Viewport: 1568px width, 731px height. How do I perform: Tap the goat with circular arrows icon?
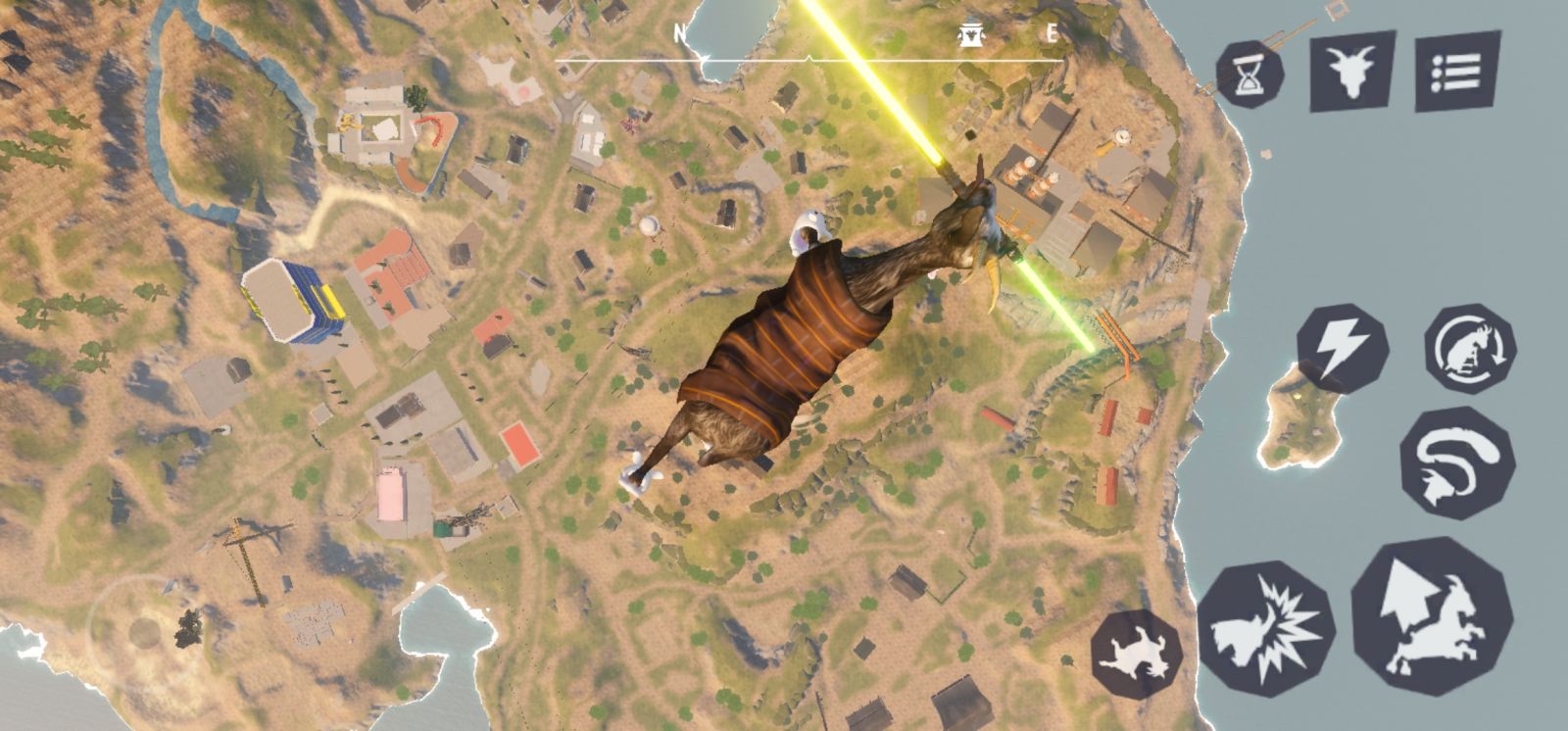pos(1469,349)
